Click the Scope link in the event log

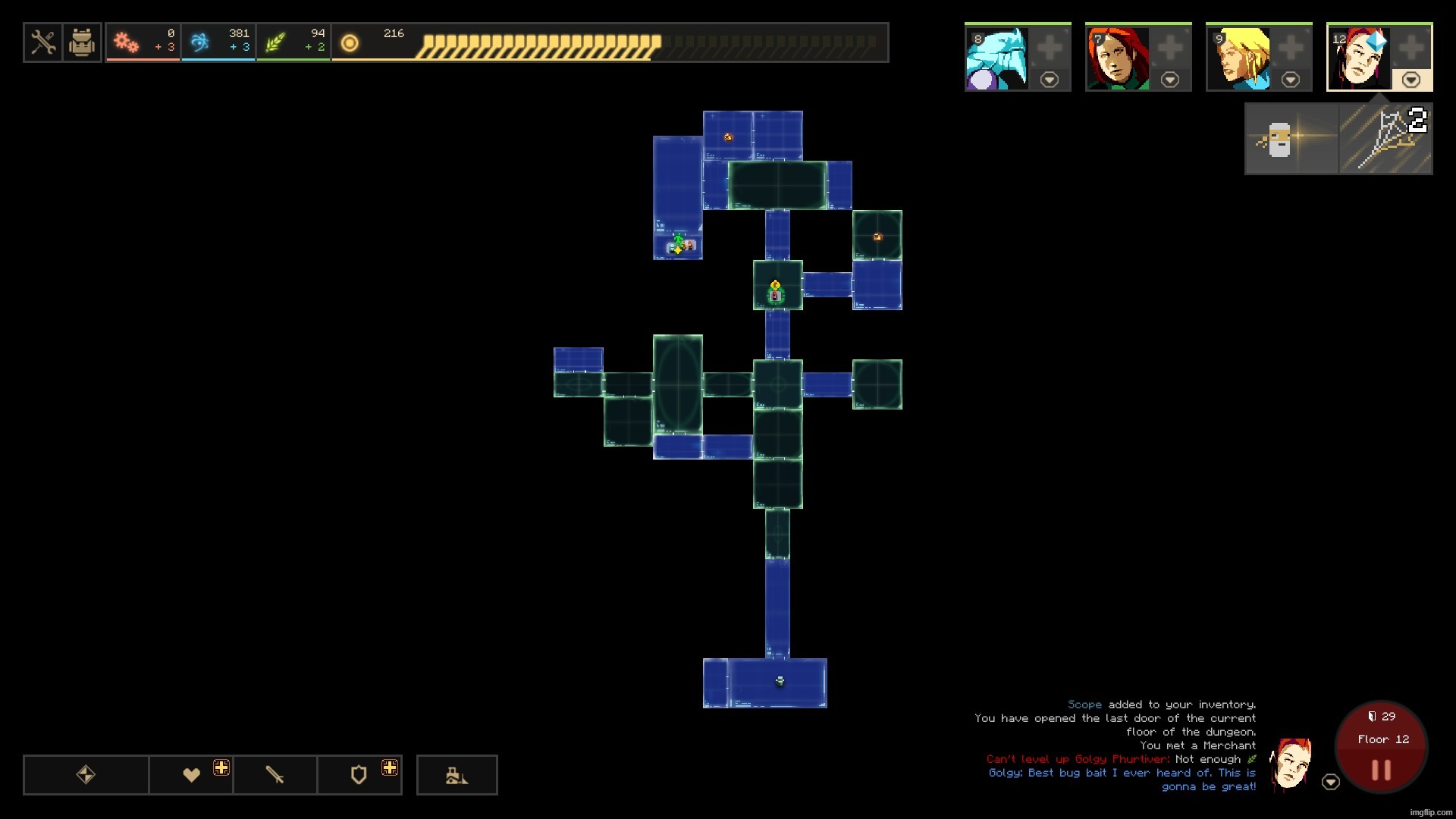(x=1084, y=704)
